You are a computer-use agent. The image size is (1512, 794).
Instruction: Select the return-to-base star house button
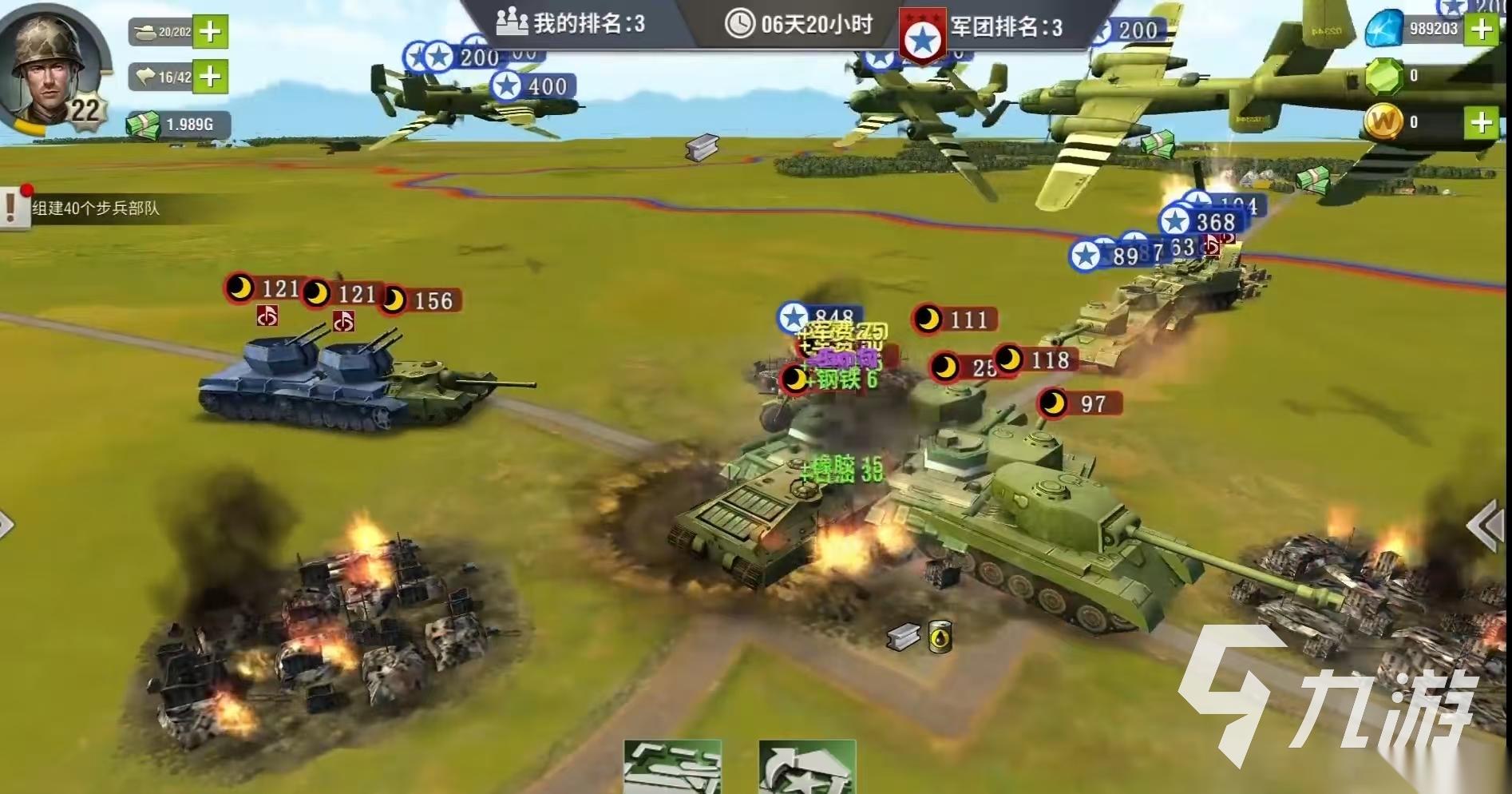(807, 768)
